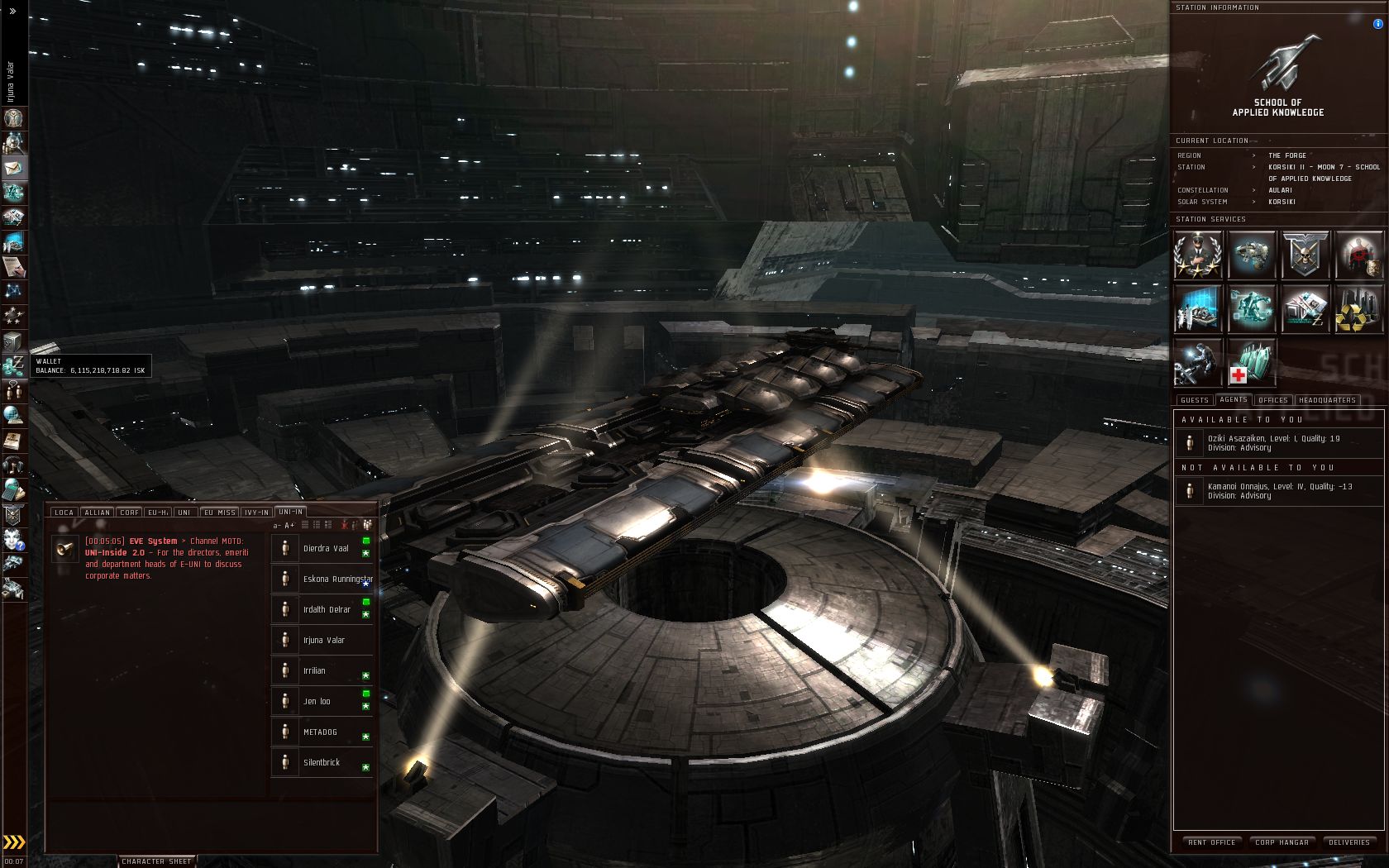The width and height of the screenshot is (1389, 868).
Task: Open the mail envelope icon
Action: click(14, 168)
